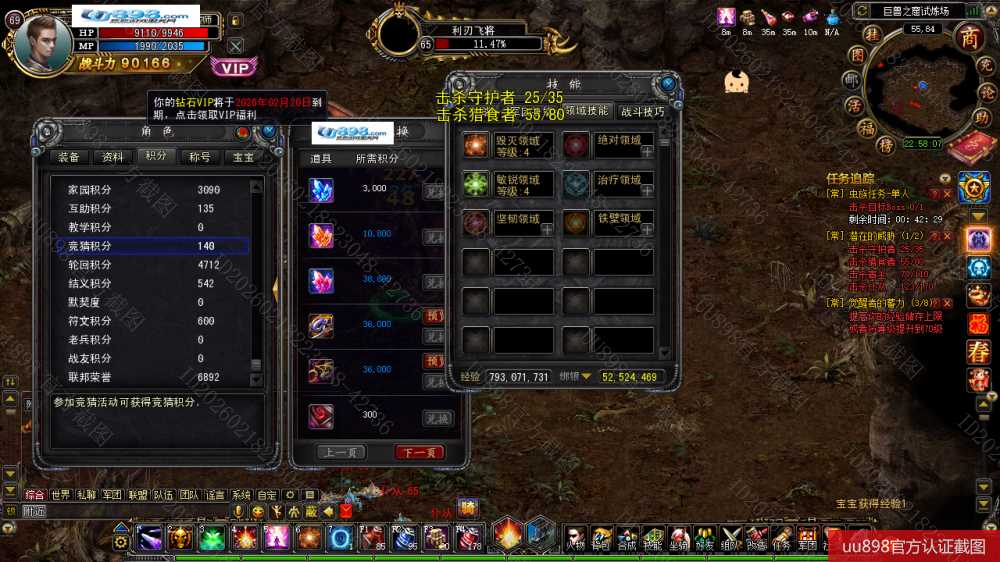Close the 技能 skills window
The height and width of the screenshot is (562, 1000).
pyautogui.click(x=668, y=83)
